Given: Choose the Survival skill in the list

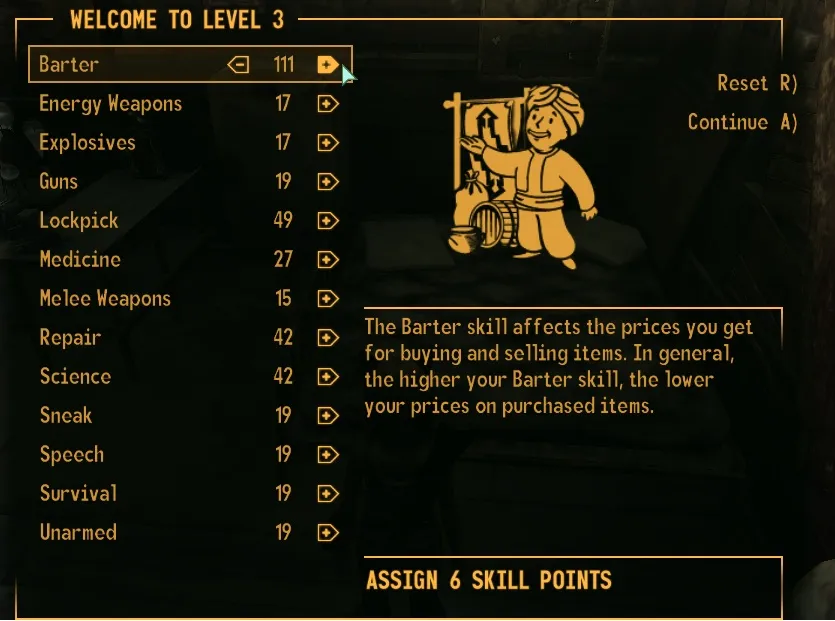Looking at the screenshot, I should click(78, 494).
